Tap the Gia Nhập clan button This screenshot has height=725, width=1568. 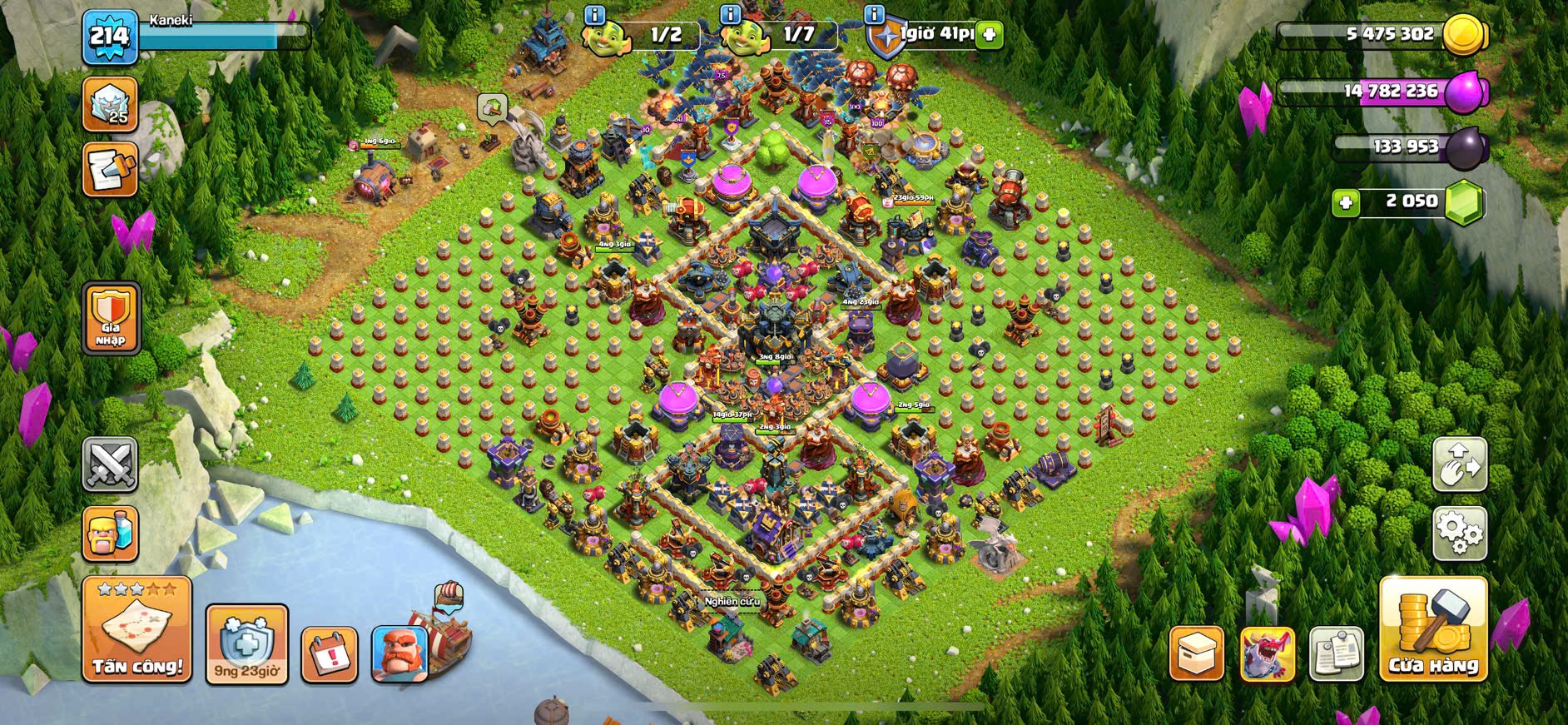coord(111,317)
